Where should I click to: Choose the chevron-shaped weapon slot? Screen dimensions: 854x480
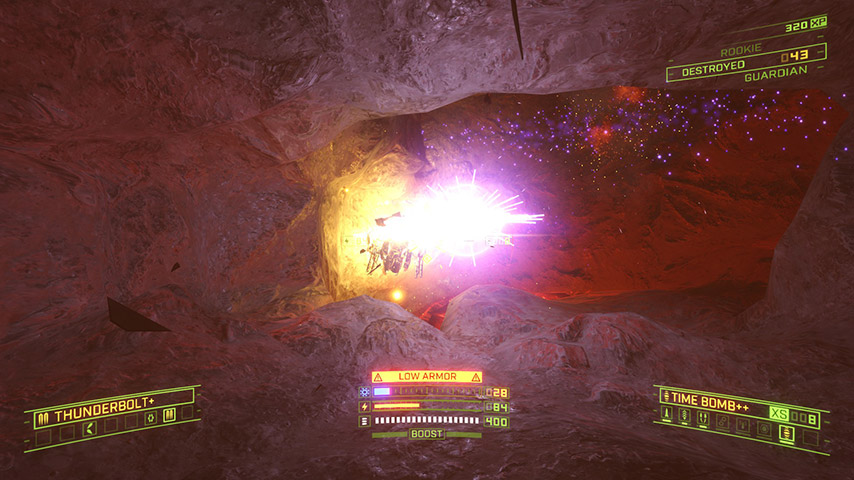click(90, 429)
